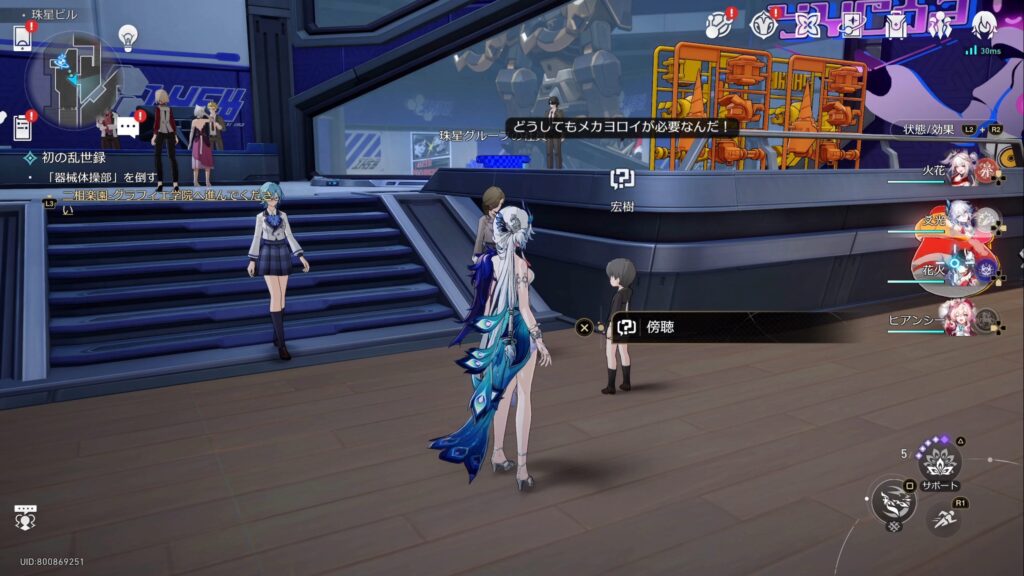Image resolution: width=1024 pixels, height=576 pixels.
Task: Open the phone icon beside the minimap
Action: pyautogui.click(x=22, y=38)
